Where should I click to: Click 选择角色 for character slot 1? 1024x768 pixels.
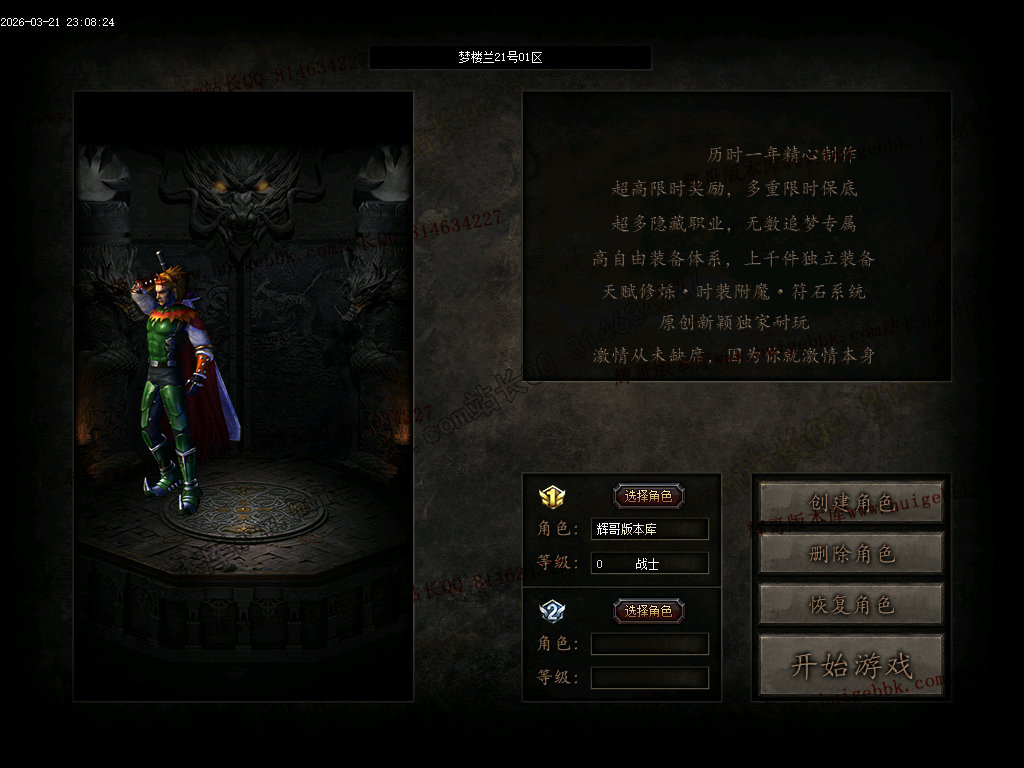(649, 496)
